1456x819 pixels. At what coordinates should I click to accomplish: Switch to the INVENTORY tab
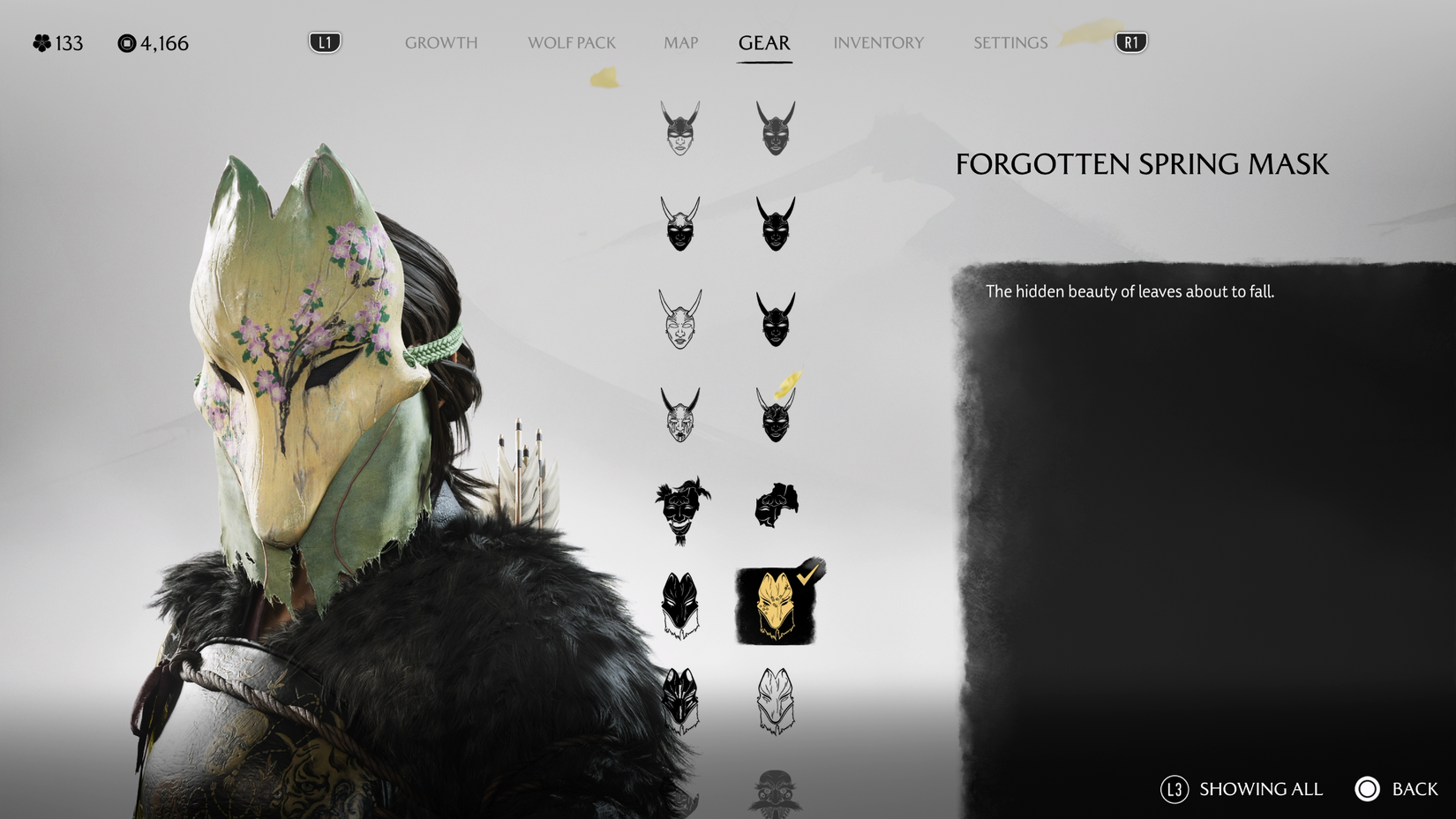pos(878,42)
